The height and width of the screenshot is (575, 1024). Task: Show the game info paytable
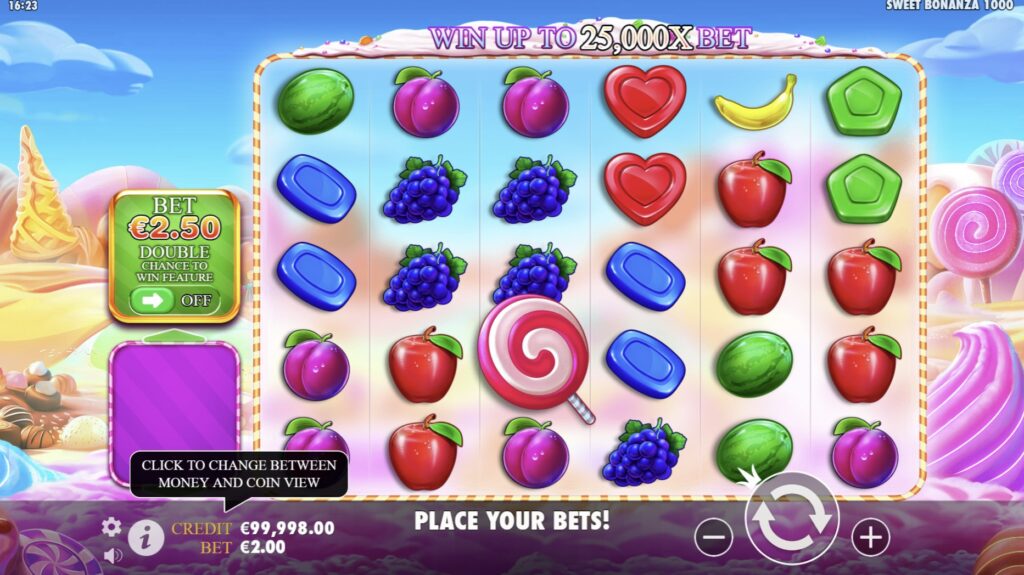tap(146, 537)
